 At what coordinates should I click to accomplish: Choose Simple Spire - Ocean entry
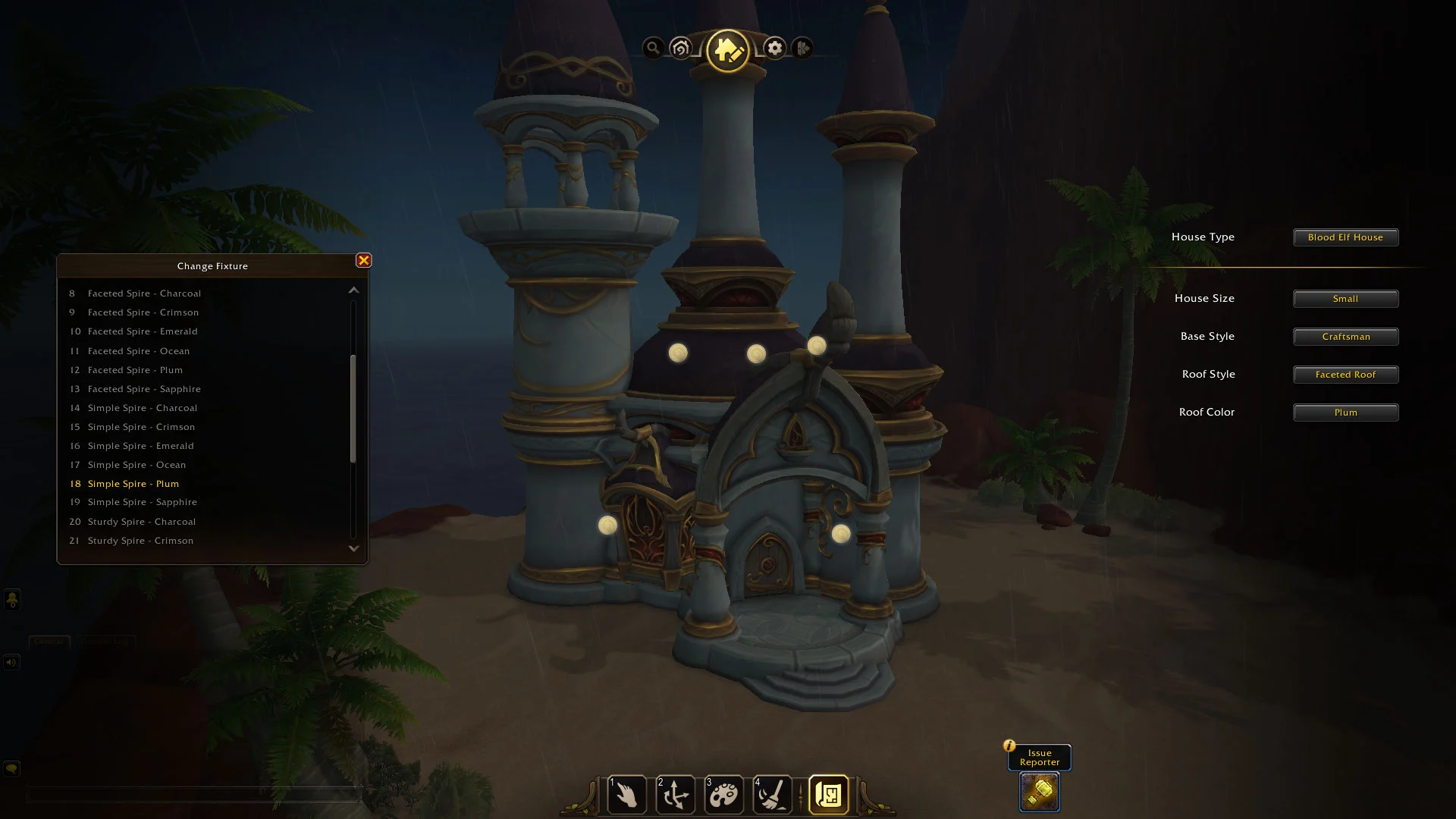136,465
